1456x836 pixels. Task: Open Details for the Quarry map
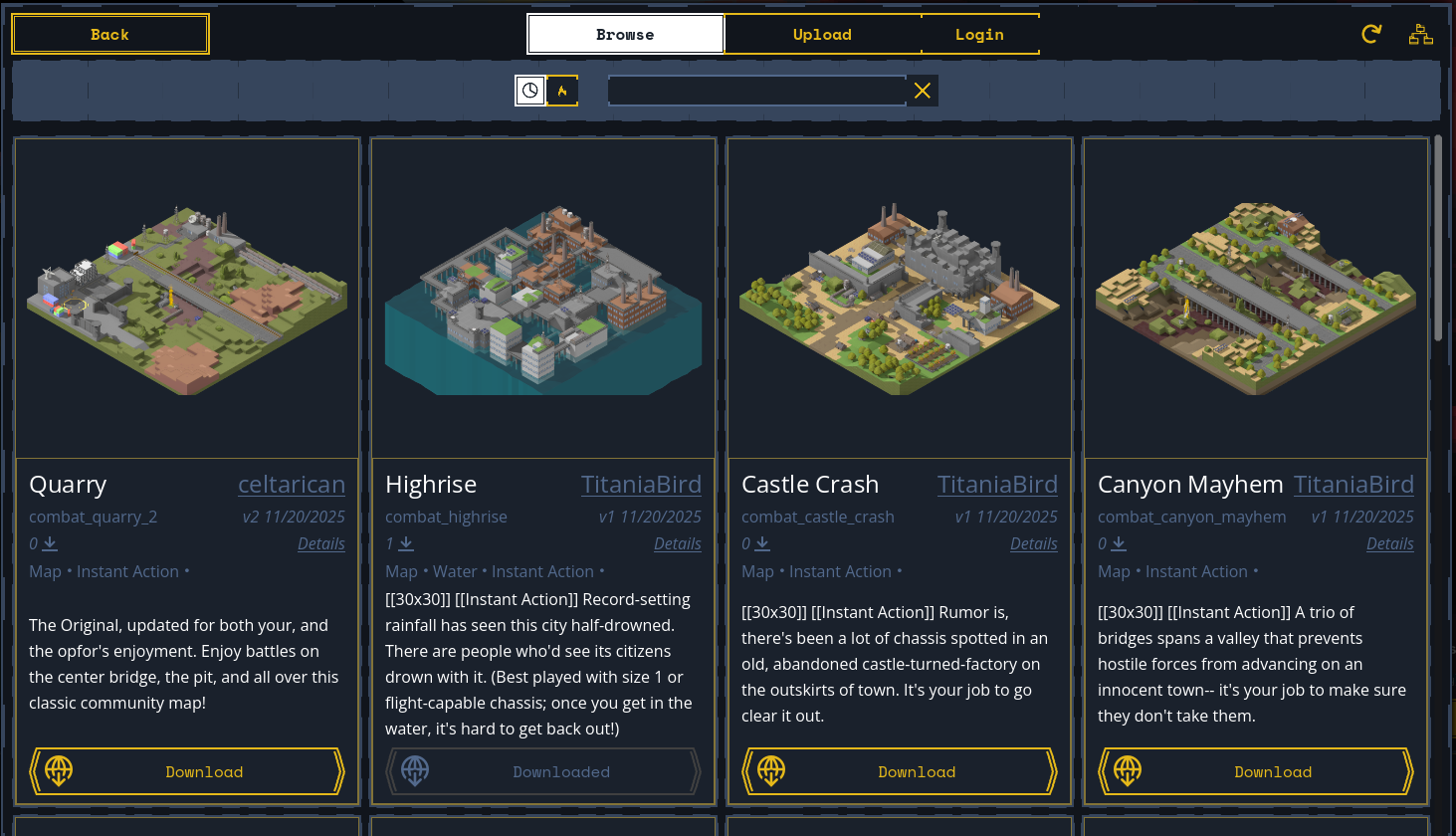click(320, 543)
